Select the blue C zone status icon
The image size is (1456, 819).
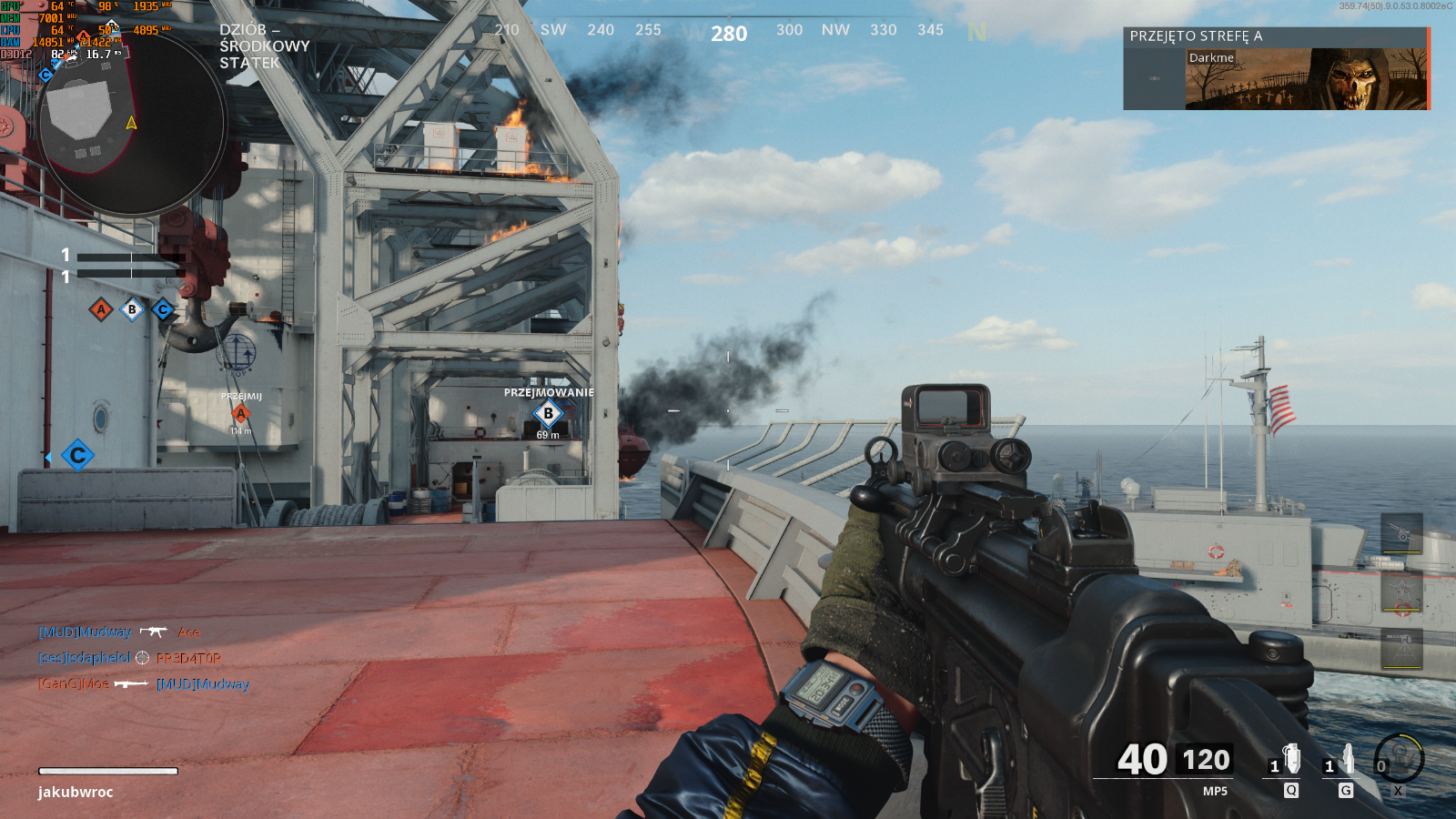click(x=163, y=310)
